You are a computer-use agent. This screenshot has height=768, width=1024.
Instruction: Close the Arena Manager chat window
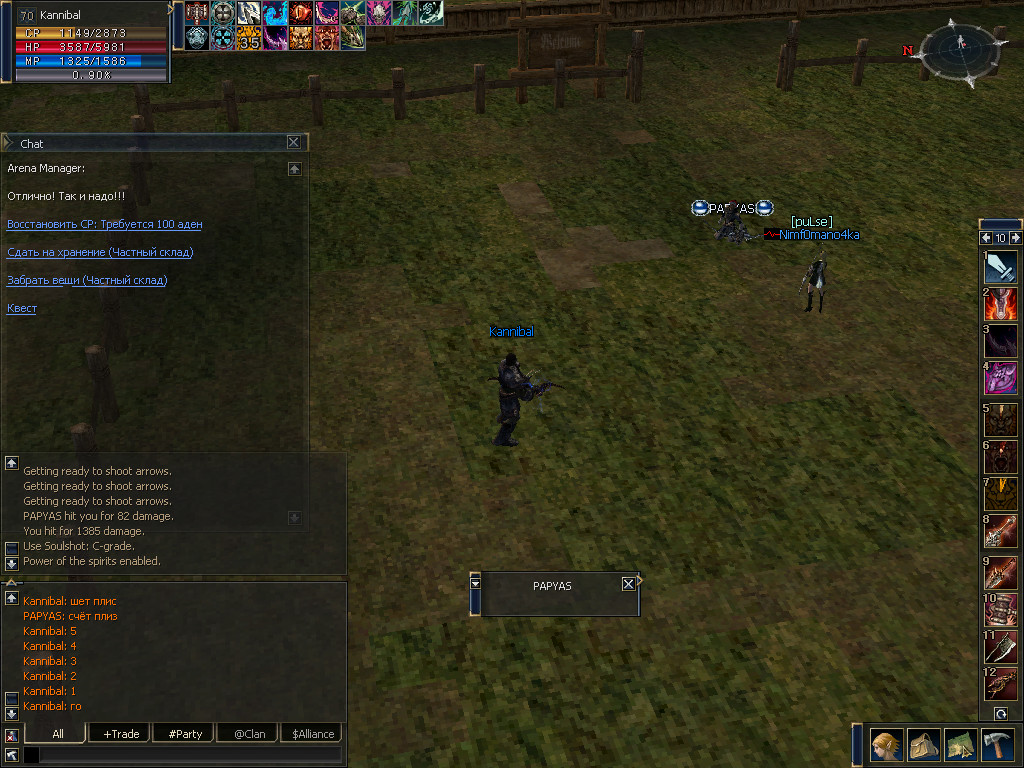point(293,143)
